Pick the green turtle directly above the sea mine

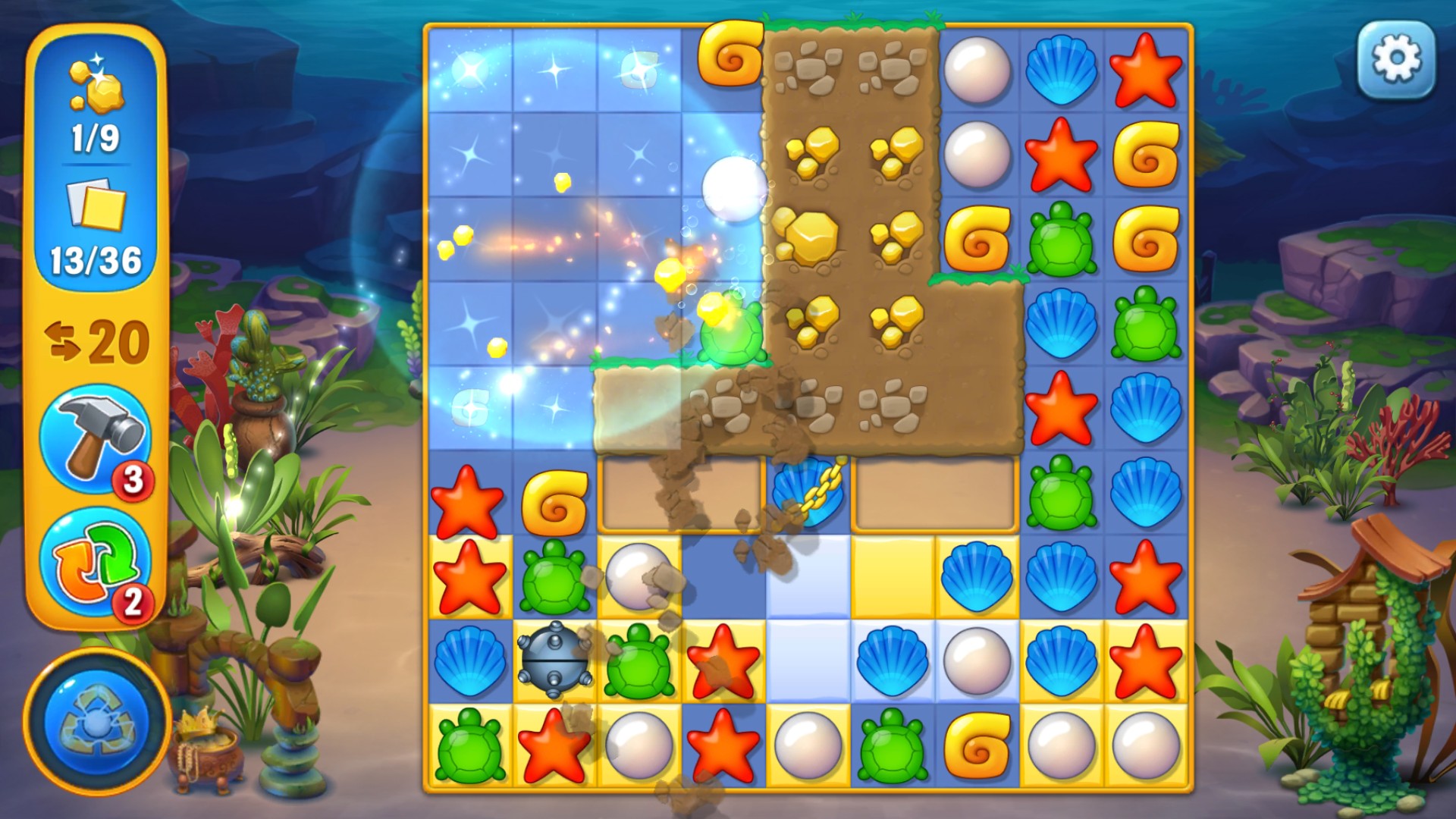coord(554,576)
